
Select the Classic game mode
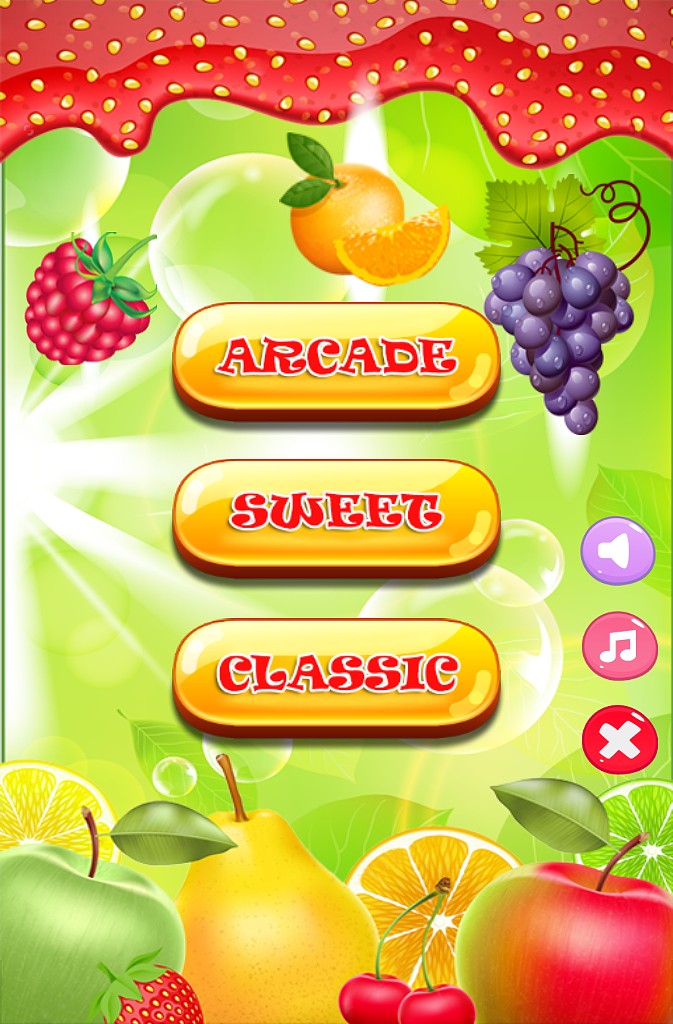click(x=336, y=673)
